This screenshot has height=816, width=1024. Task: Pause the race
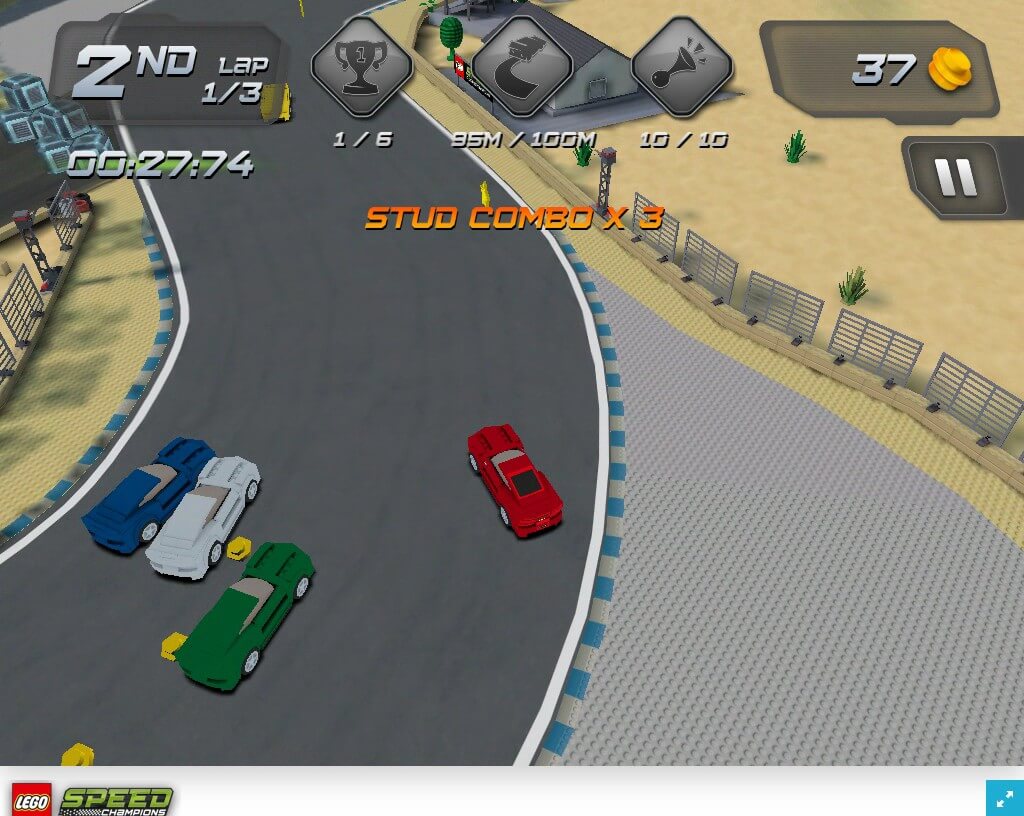coord(955,178)
